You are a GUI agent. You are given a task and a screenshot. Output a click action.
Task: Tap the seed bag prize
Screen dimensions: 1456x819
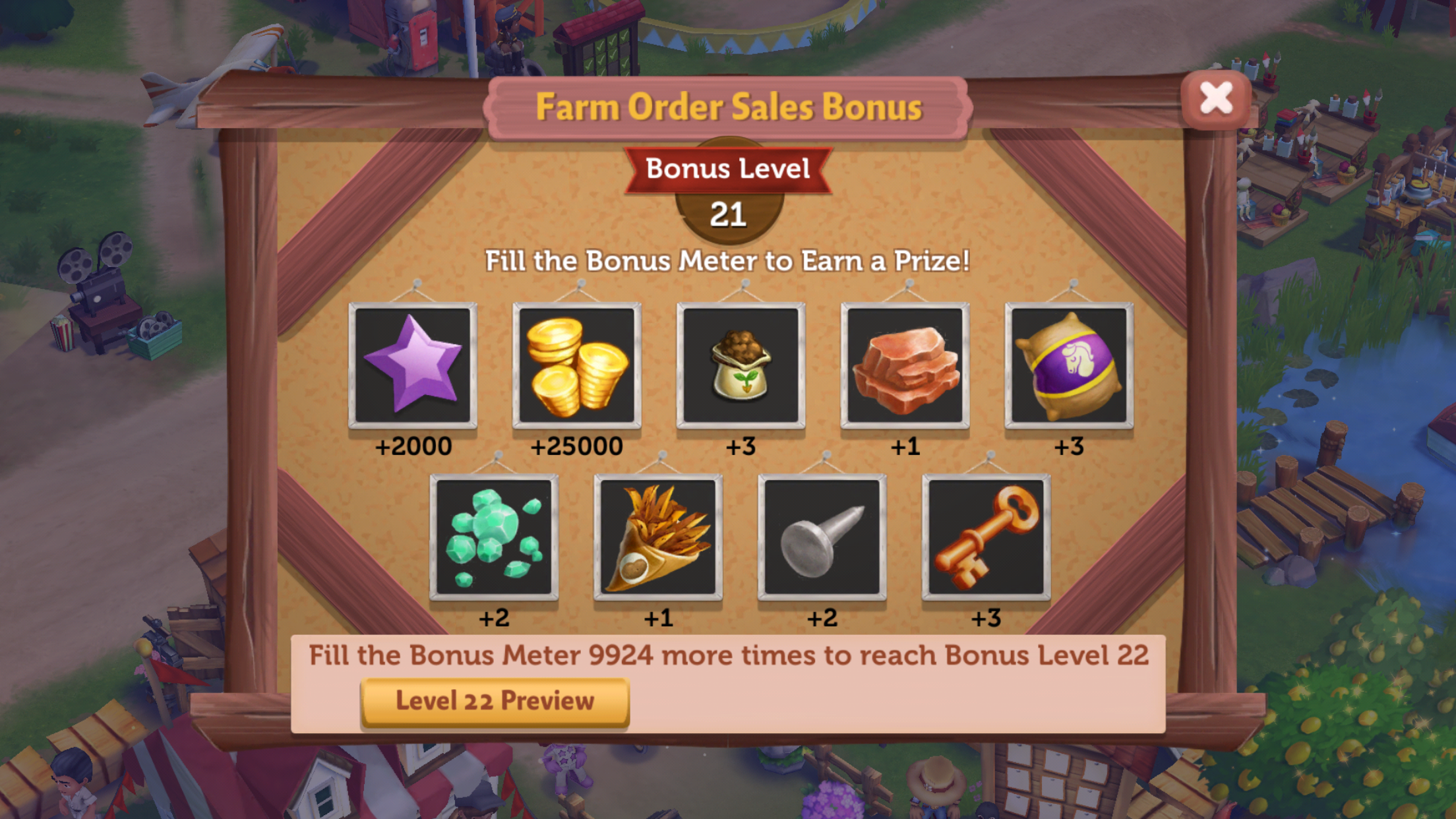(741, 365)
